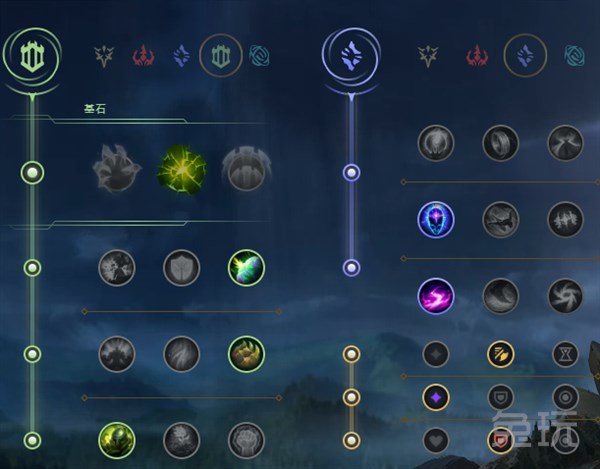Screen dimensions: 600x469
Task: Pick the heart health stat shard
Action: point(436,439)
